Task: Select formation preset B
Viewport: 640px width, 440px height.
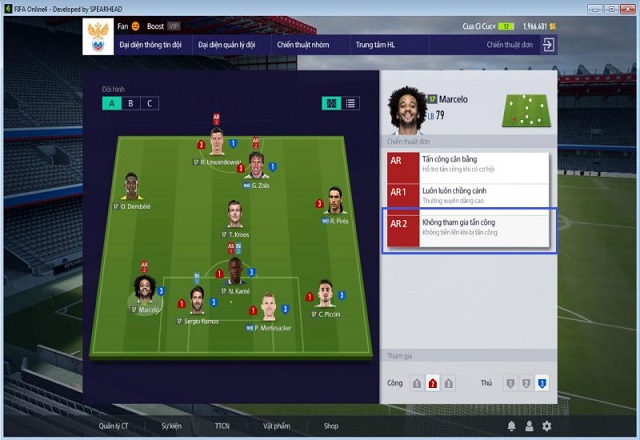Action: tap(131, 103)
